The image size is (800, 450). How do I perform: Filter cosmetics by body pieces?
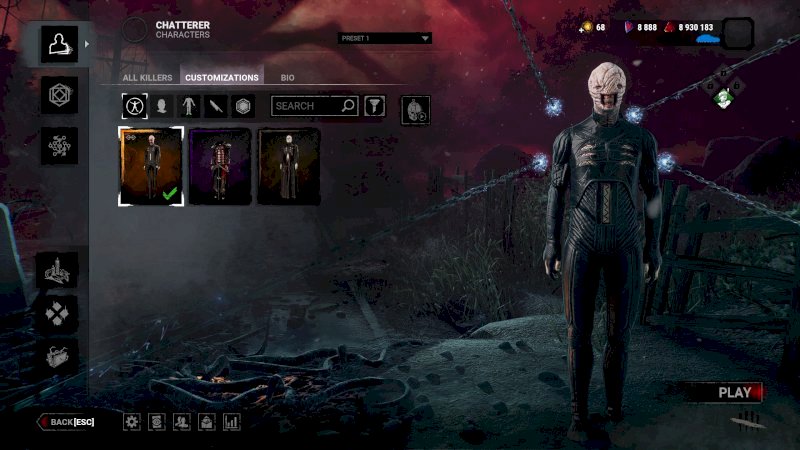click(187, 106)
